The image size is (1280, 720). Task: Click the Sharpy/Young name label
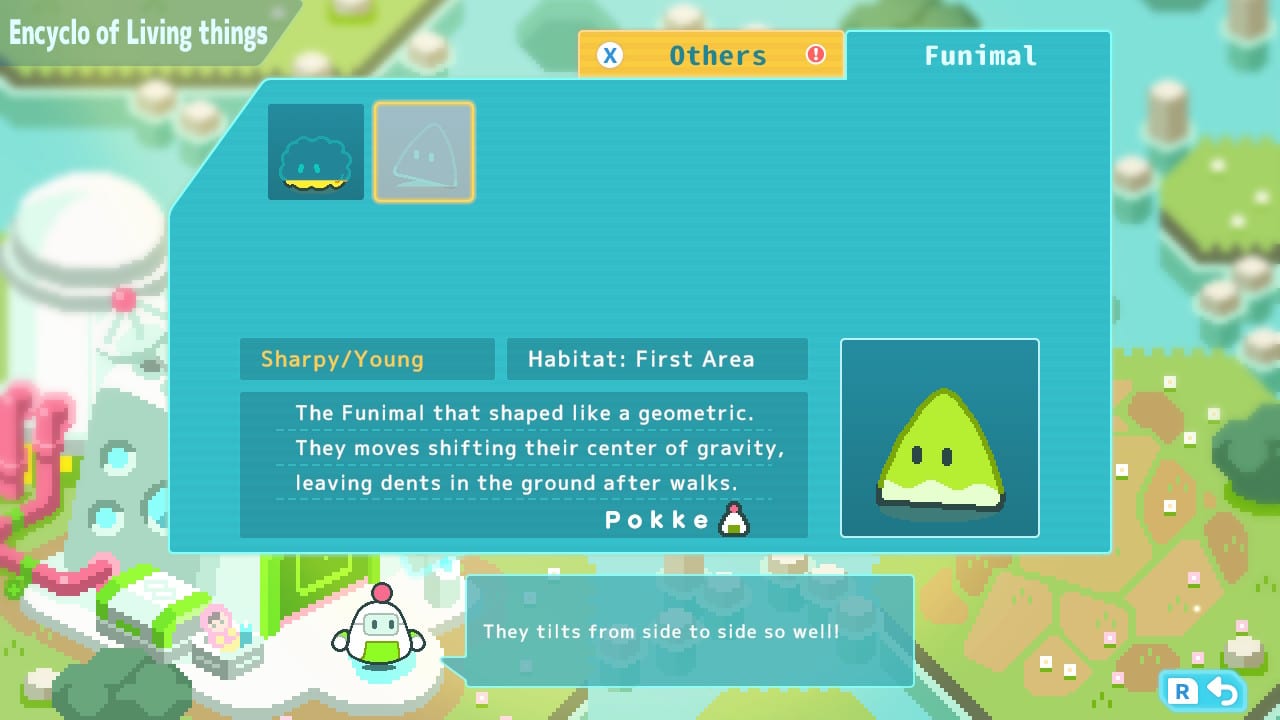click(366, 359)
